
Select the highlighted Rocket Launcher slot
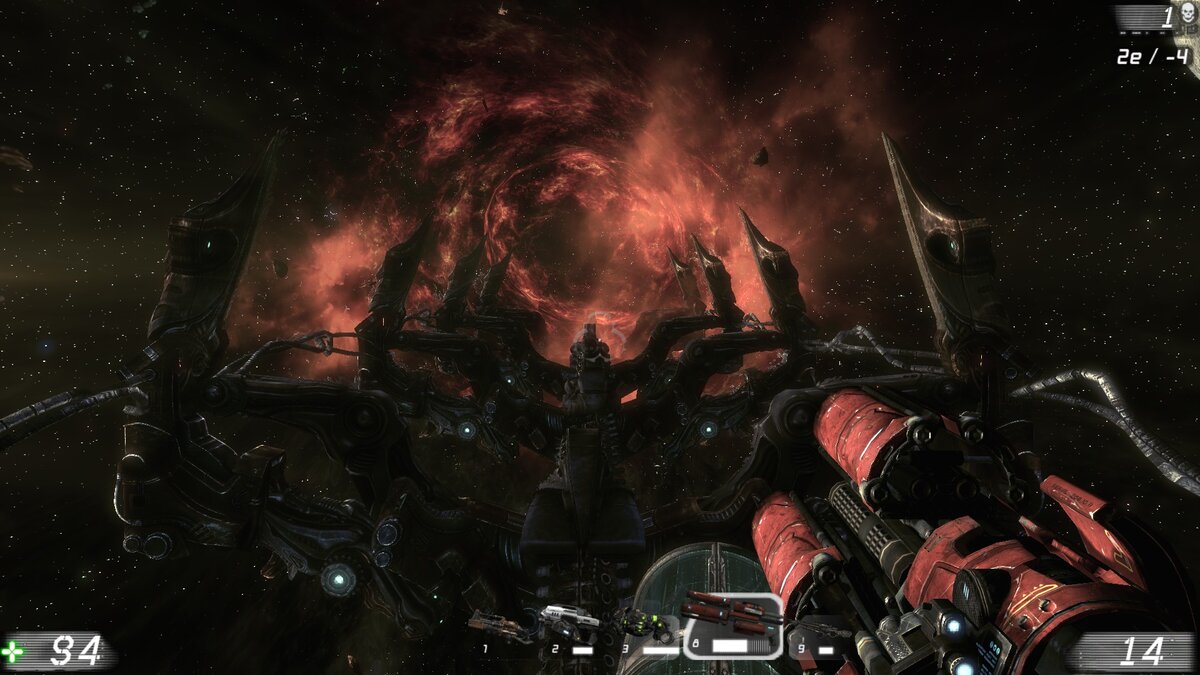(x=731, y=625)
